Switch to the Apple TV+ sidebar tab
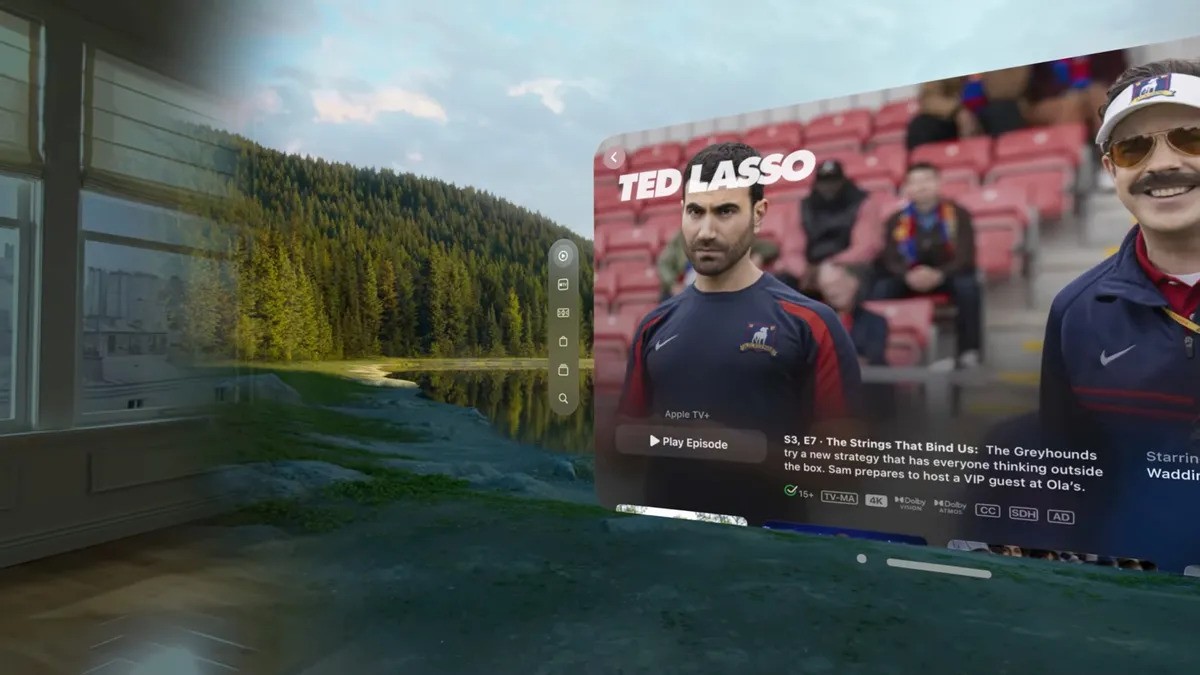Image resolution: width=1200 pixels, height=675 pixels. tap(563, 284)
